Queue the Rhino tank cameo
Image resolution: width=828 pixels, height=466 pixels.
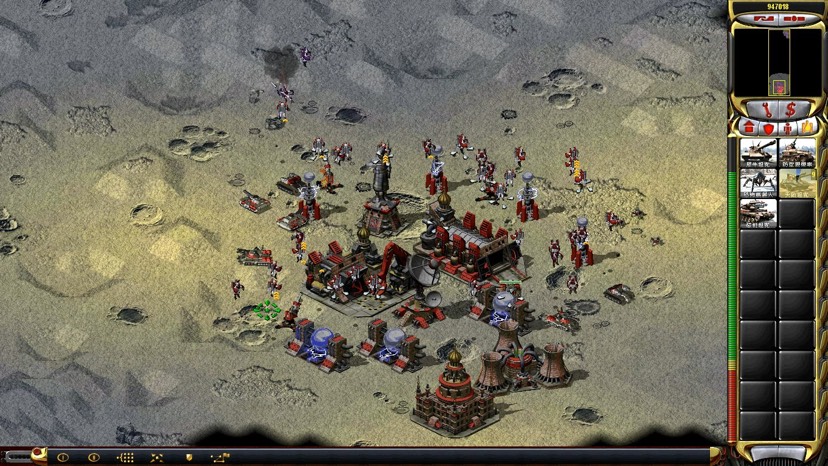[758, 154]
